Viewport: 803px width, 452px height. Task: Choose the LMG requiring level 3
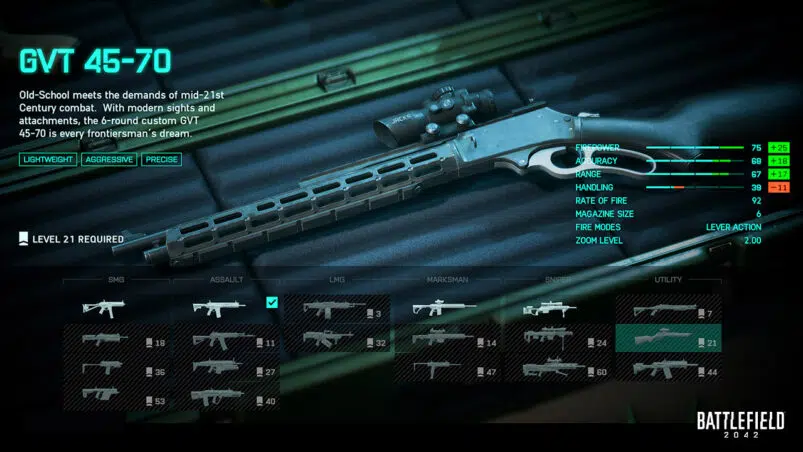(x=338, y=312)
